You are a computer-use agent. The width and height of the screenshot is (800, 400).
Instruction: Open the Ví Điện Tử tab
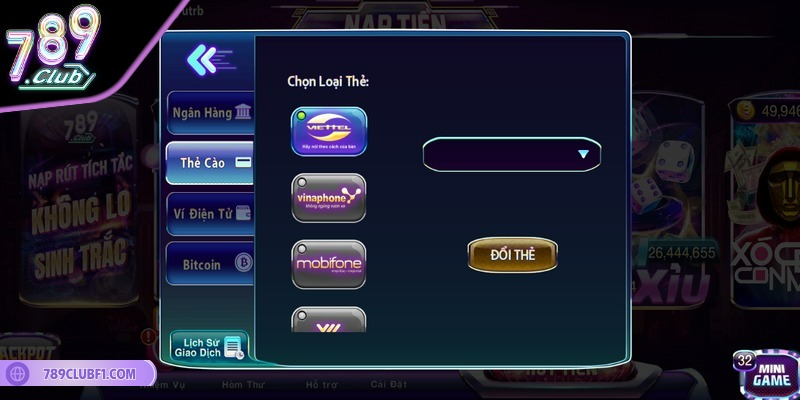(x=209, y=213)
